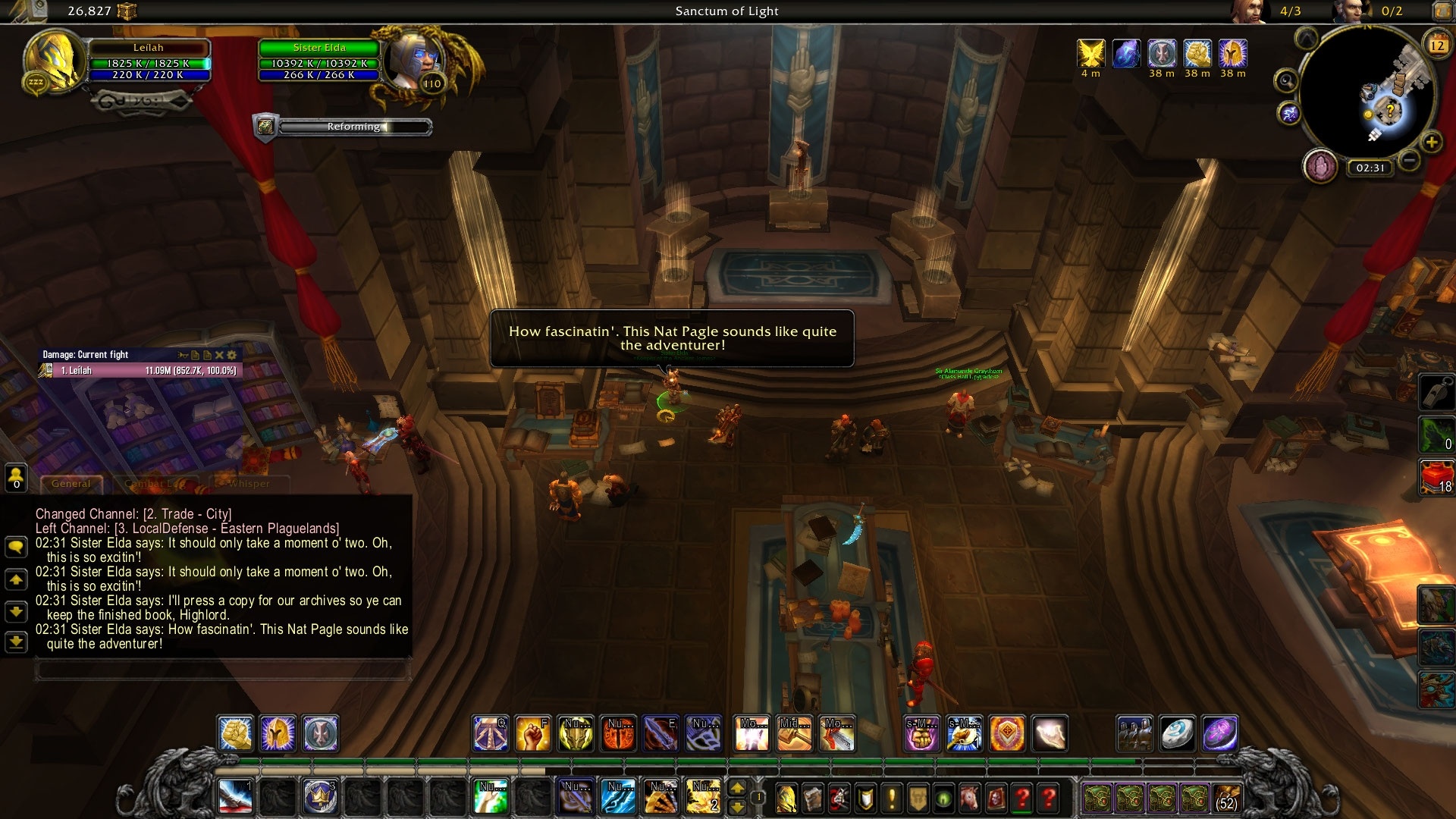Activate the golden fist F-key ability
1456x819 pixels.
coord(533,733)
